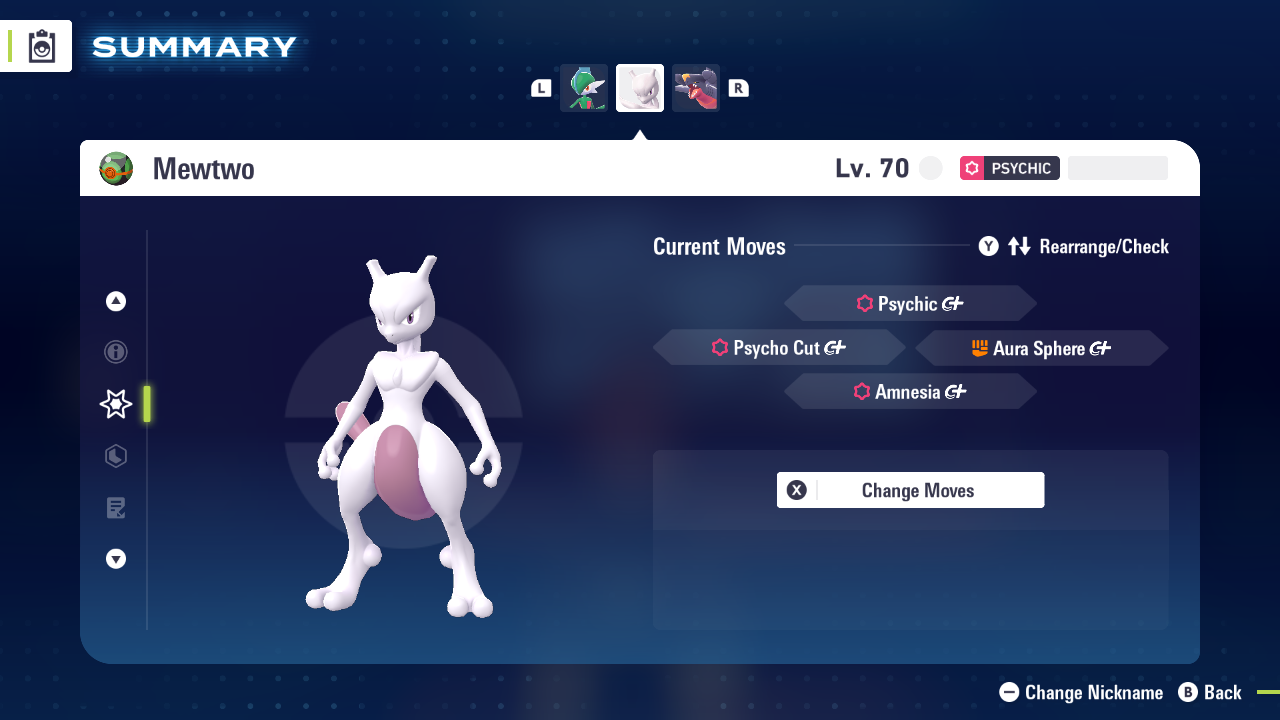Image resolution: width=1280 pixels, height=720 pixels.
Task: Select the star-shaped moves tab in sidebar
Action: pos(115,404)
